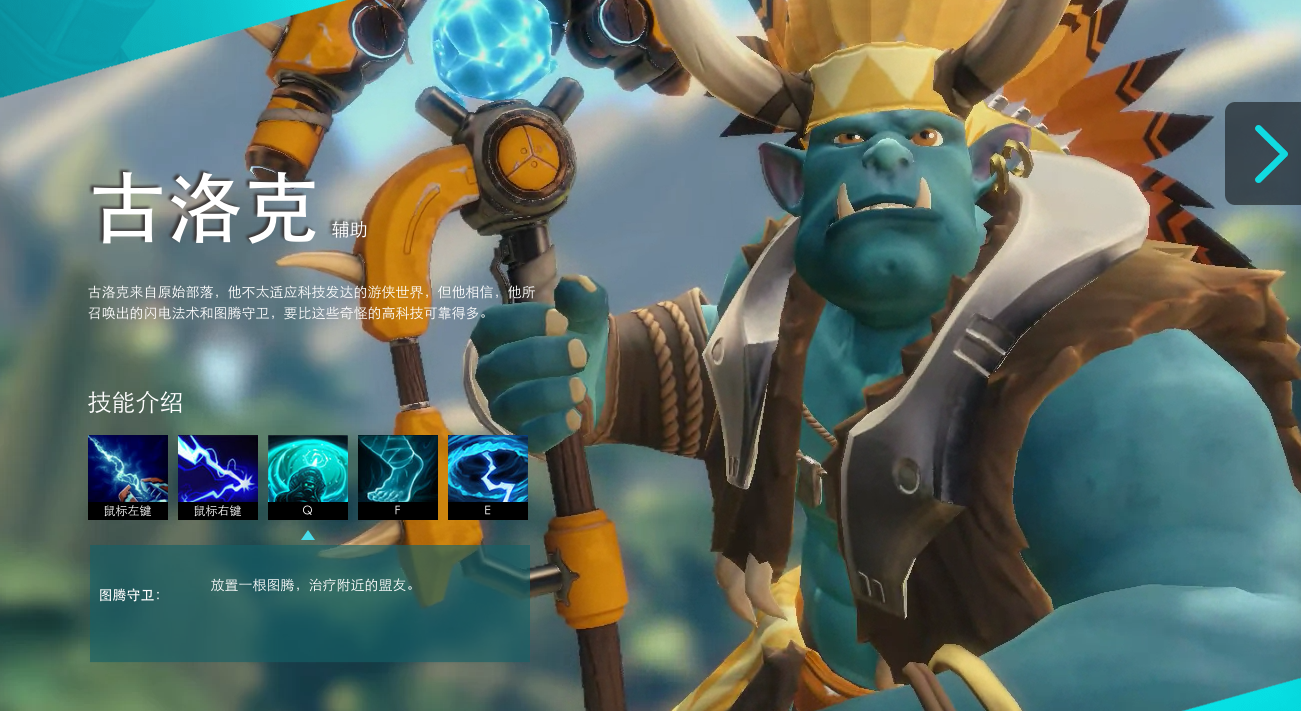Show the next champion with the arrow
This screenshot has height=711, width=1301.
click(x=1268, y=154)
